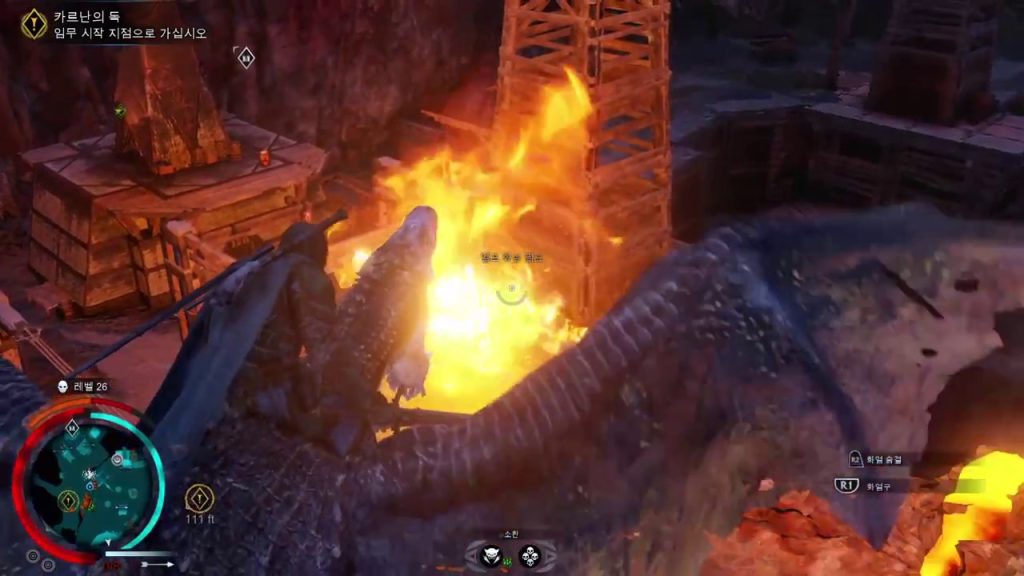1024x576 pixels.
Task: Activate the beast-head summon icon
Action: [490, 556]
